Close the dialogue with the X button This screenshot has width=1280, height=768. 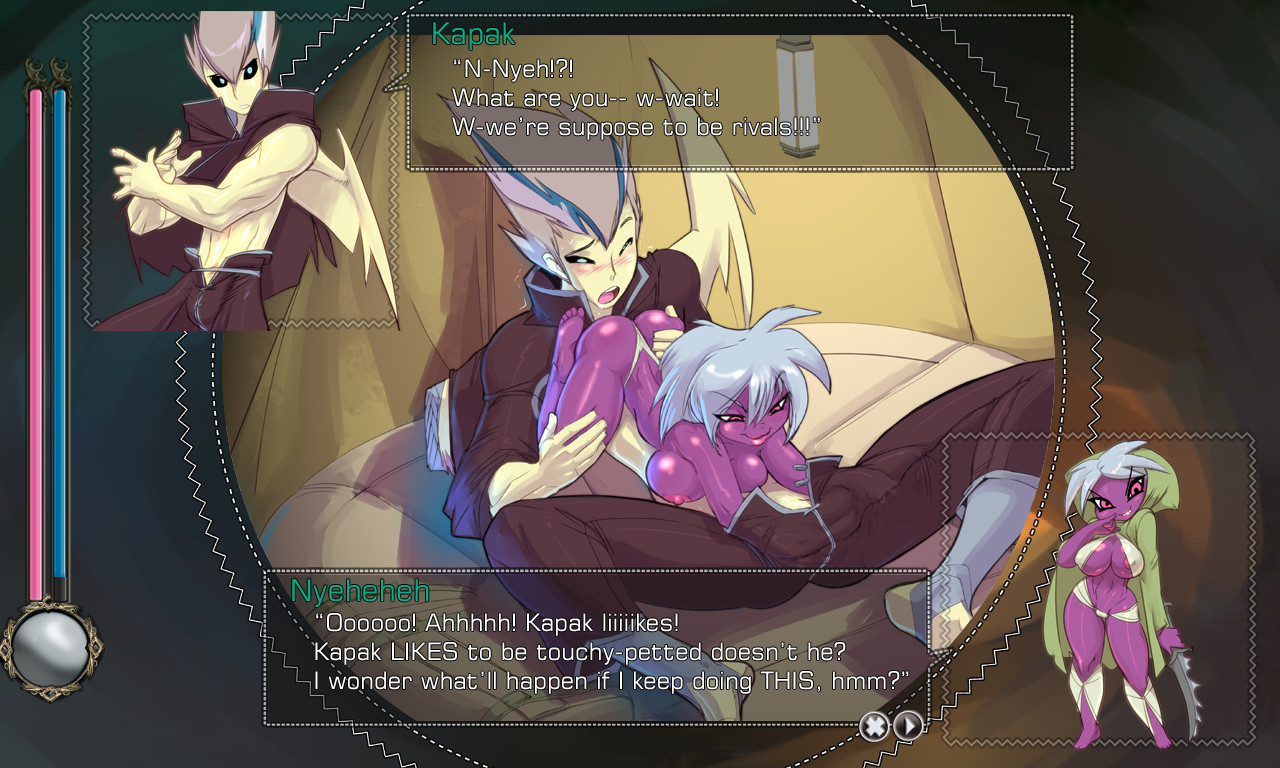pyautogui.click(x=874, y=726)
